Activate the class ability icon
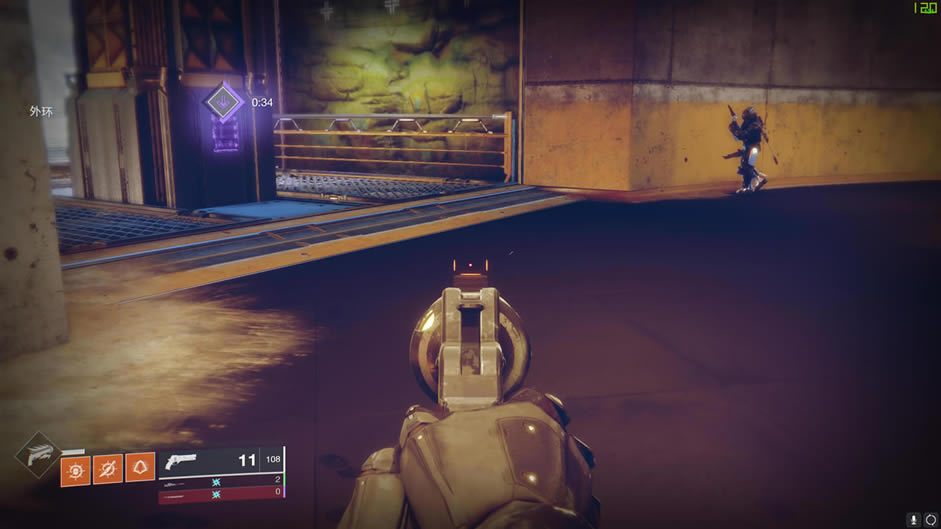Screen dimensions: 941x529 coord(140,469)
